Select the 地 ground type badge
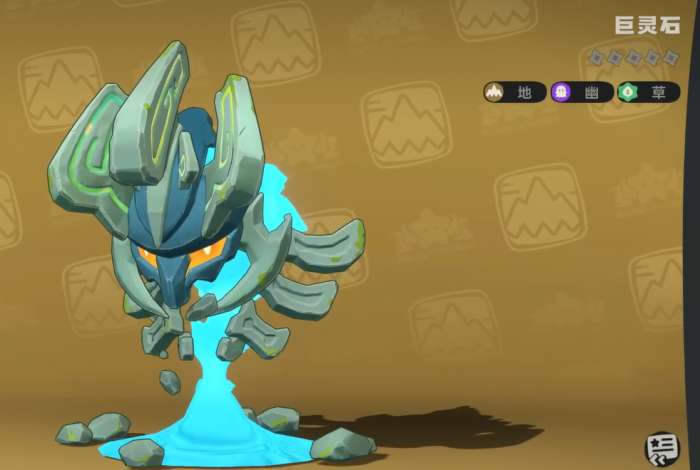The width and height of the screenshot is (700, 470). coord(514,93)
